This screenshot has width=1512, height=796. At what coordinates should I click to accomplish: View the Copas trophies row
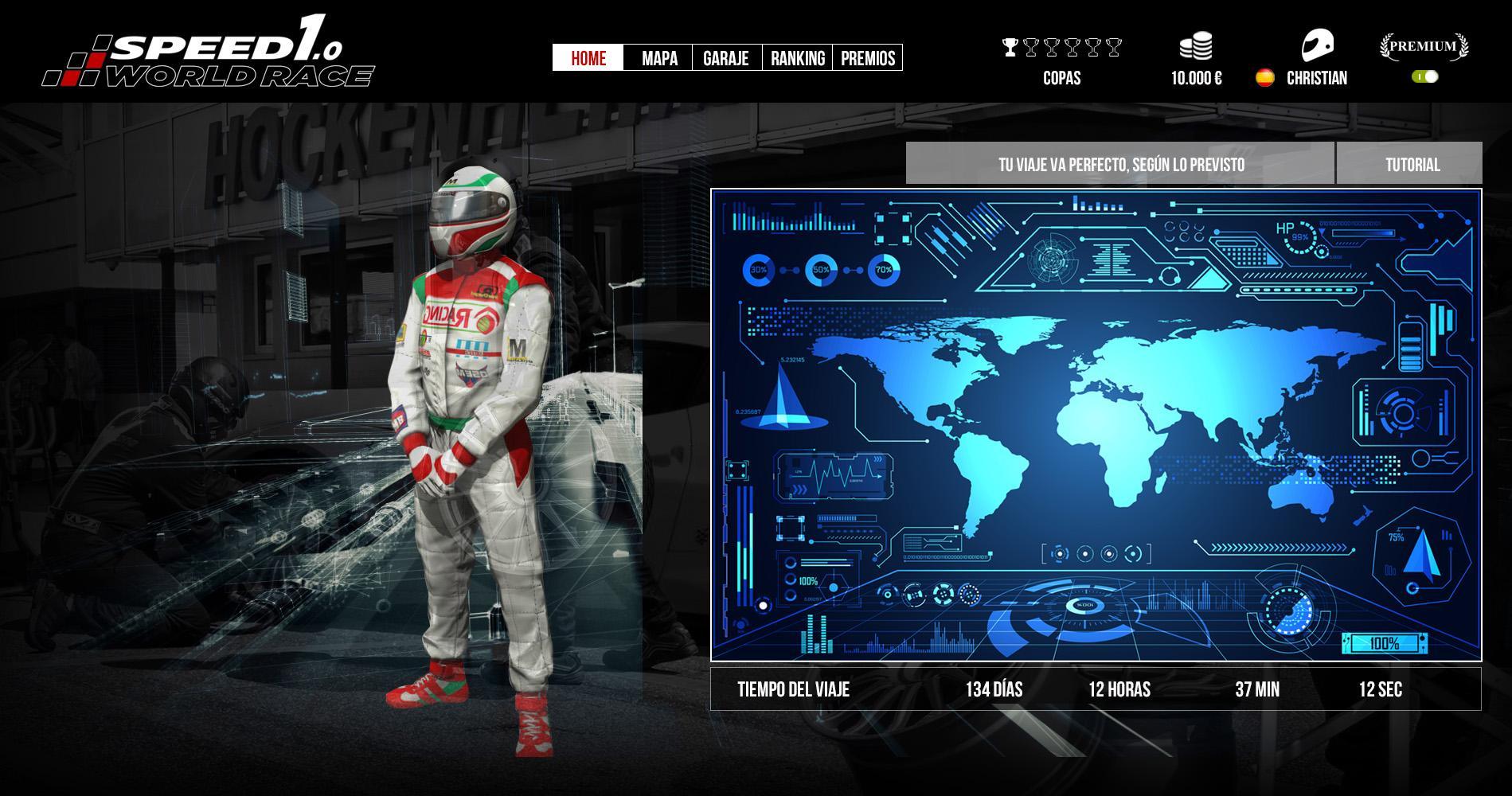pyautogui.click(x=1061, y=48)
